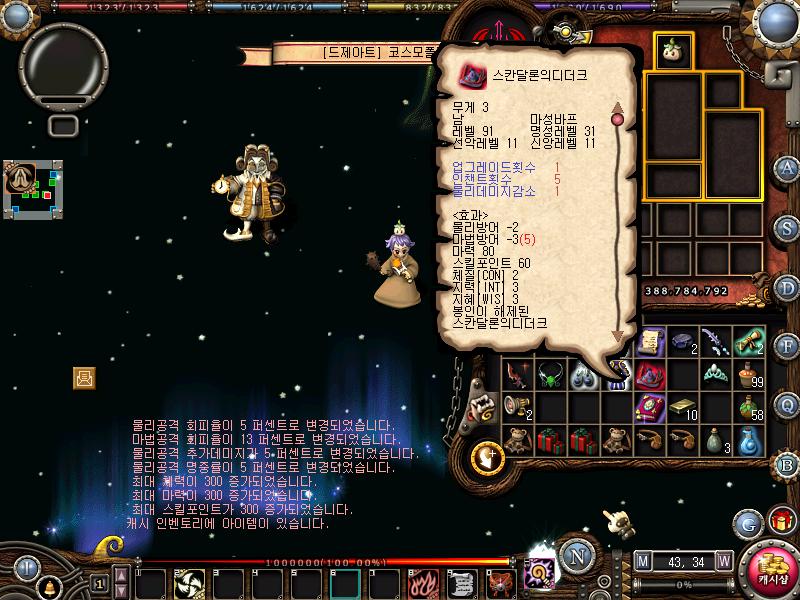800x600 pixels.
Task: Click the round F side button
Action: click(788, 346)
